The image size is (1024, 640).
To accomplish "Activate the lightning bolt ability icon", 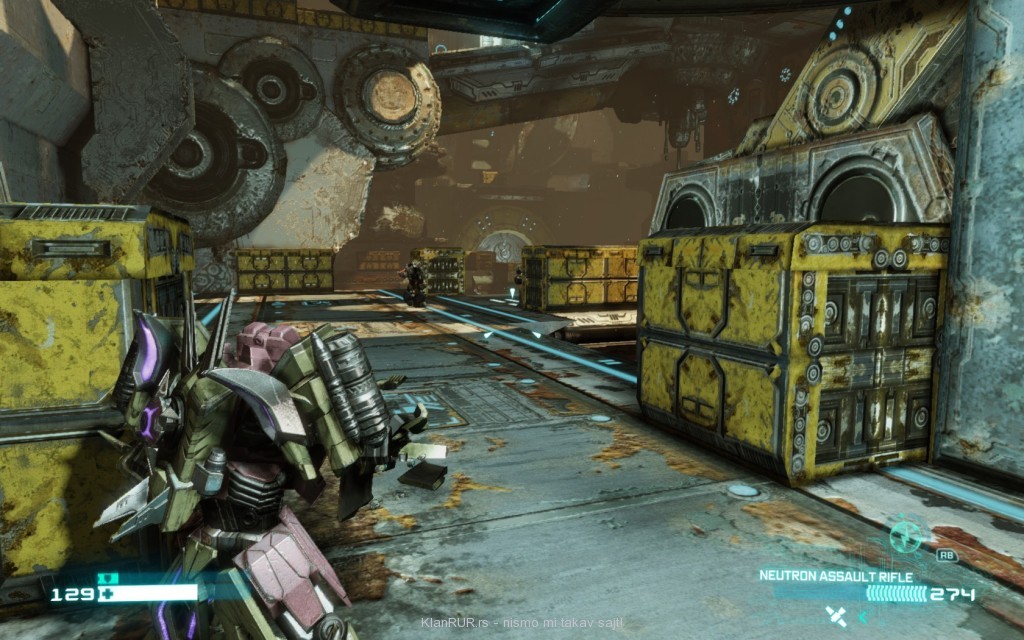I will point(904,536).
